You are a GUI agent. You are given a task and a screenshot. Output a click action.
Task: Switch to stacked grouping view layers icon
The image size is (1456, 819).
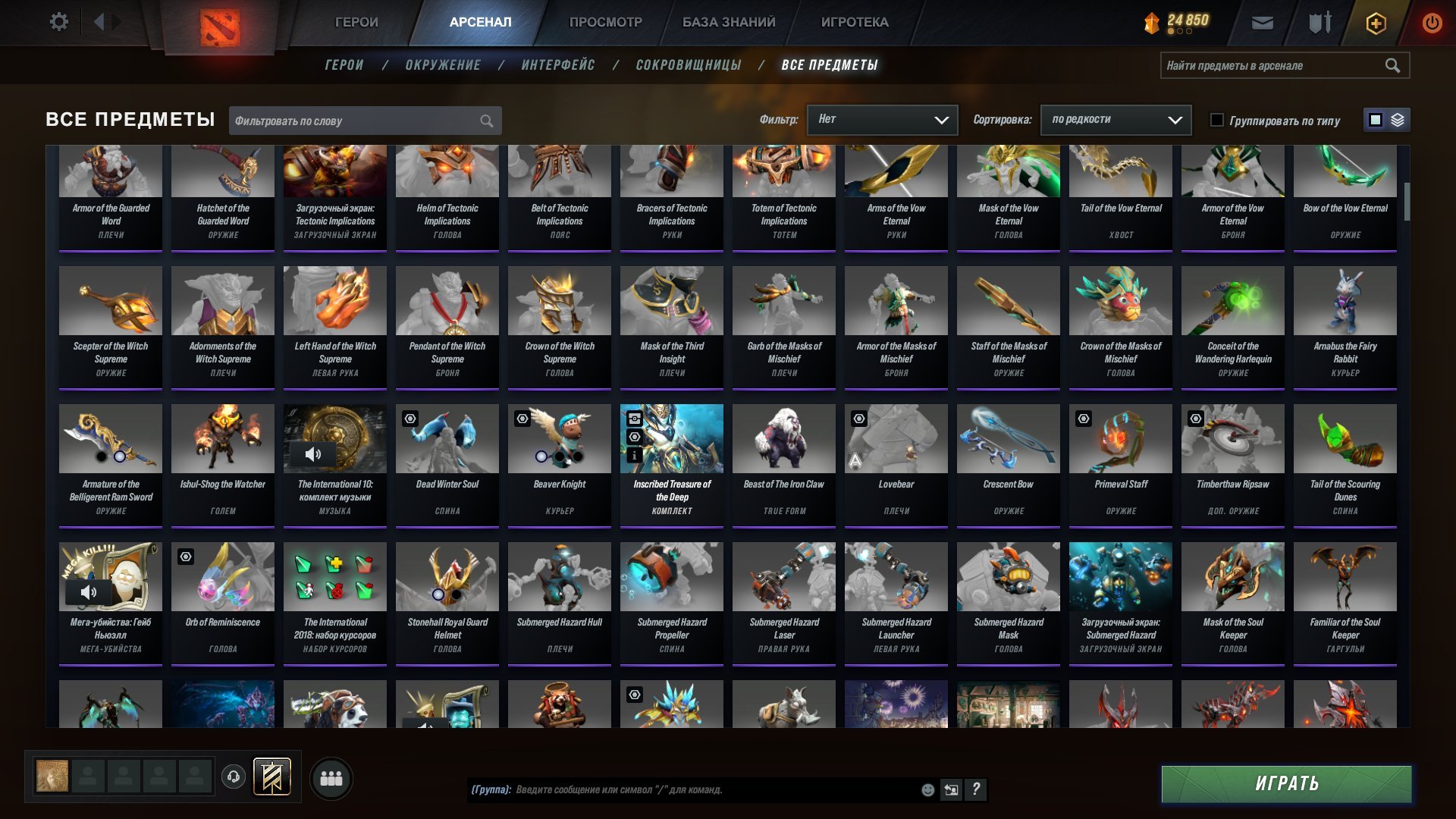[1398, 119]
